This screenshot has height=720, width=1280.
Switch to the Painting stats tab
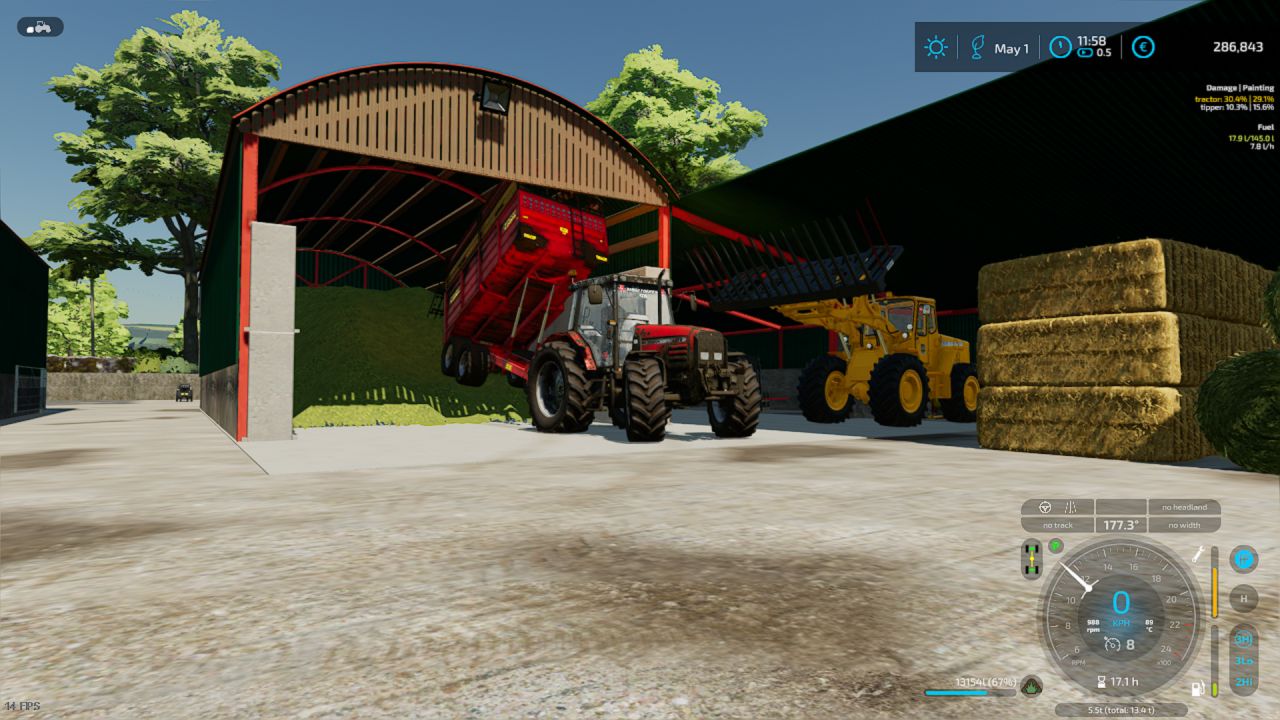[1257, 87]
